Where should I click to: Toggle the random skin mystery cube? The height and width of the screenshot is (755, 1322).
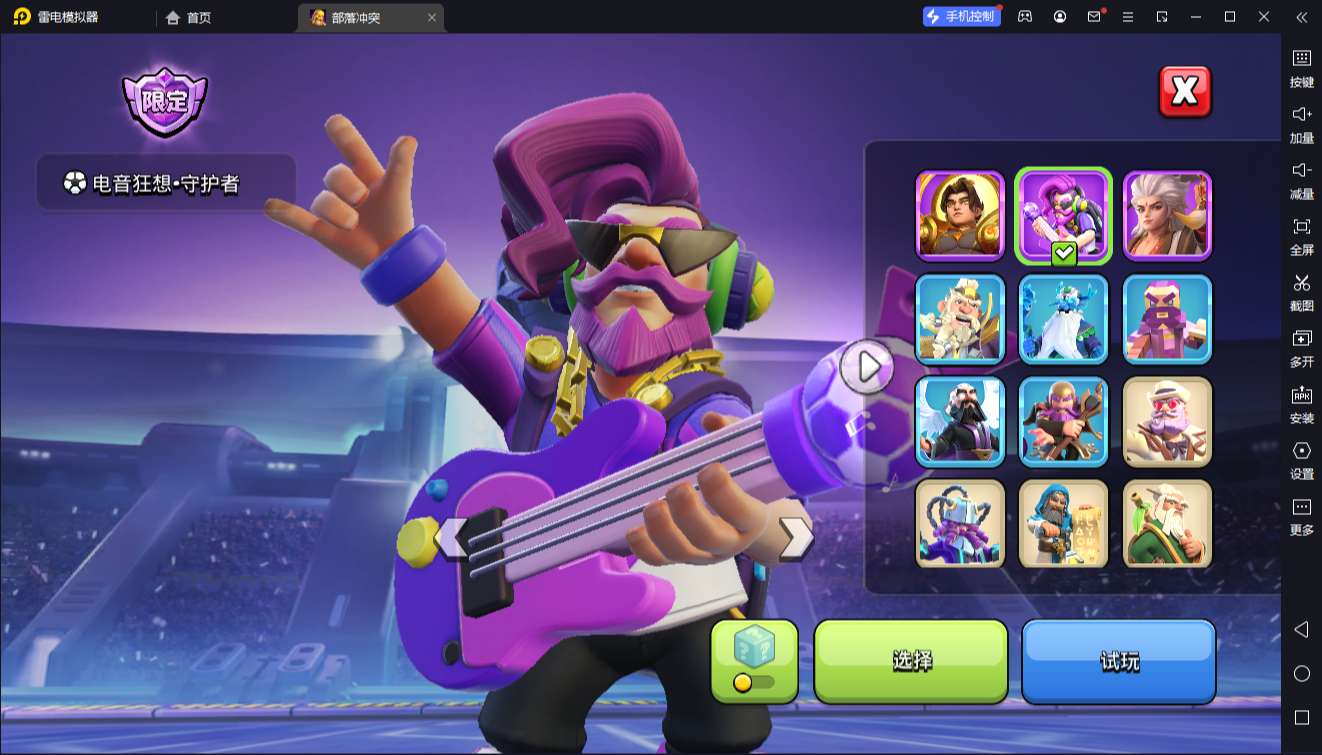coord(754,660)
